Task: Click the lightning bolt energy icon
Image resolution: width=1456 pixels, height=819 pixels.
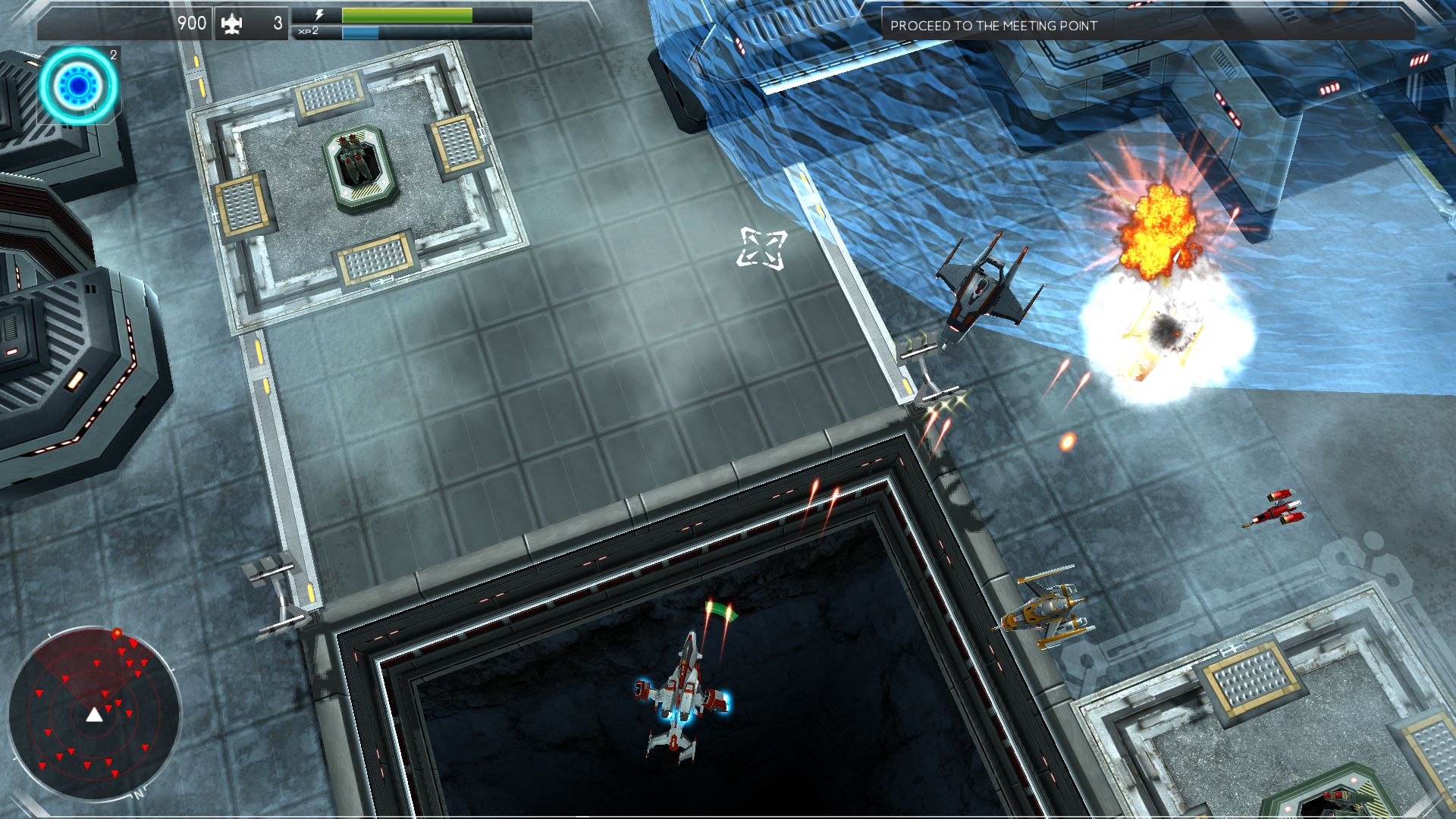Action: pyautogui.click(x=321, y=13)
